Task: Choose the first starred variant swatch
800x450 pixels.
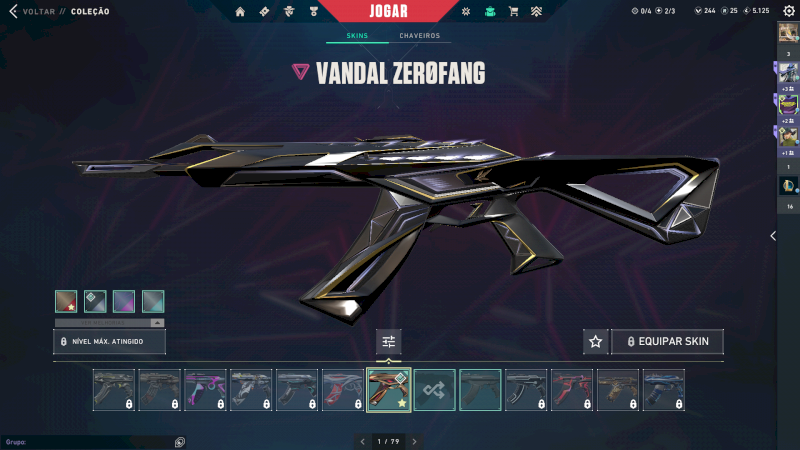Action: coord(66,301)
